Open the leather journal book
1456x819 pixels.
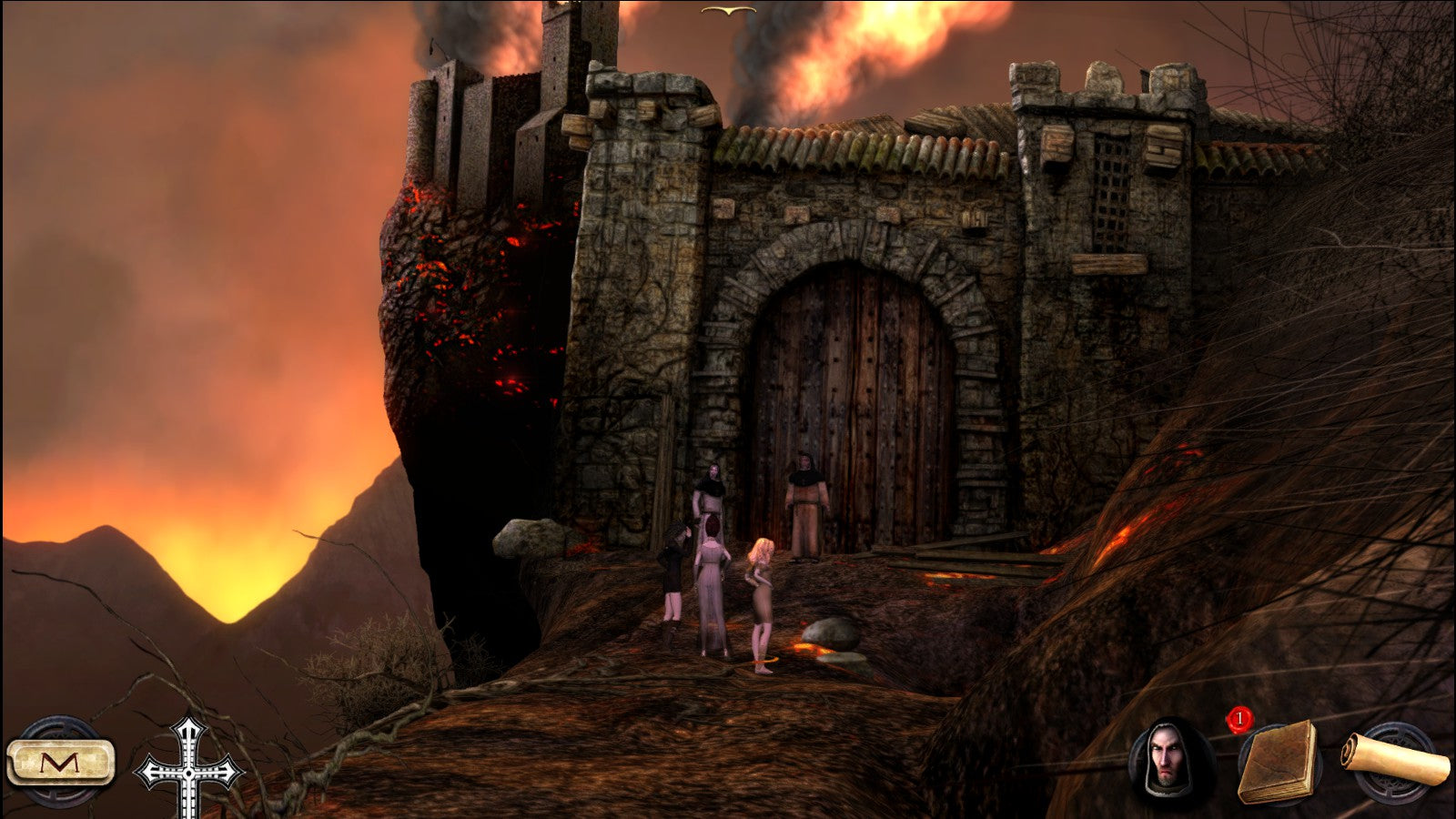click(x=1279, y=763)
